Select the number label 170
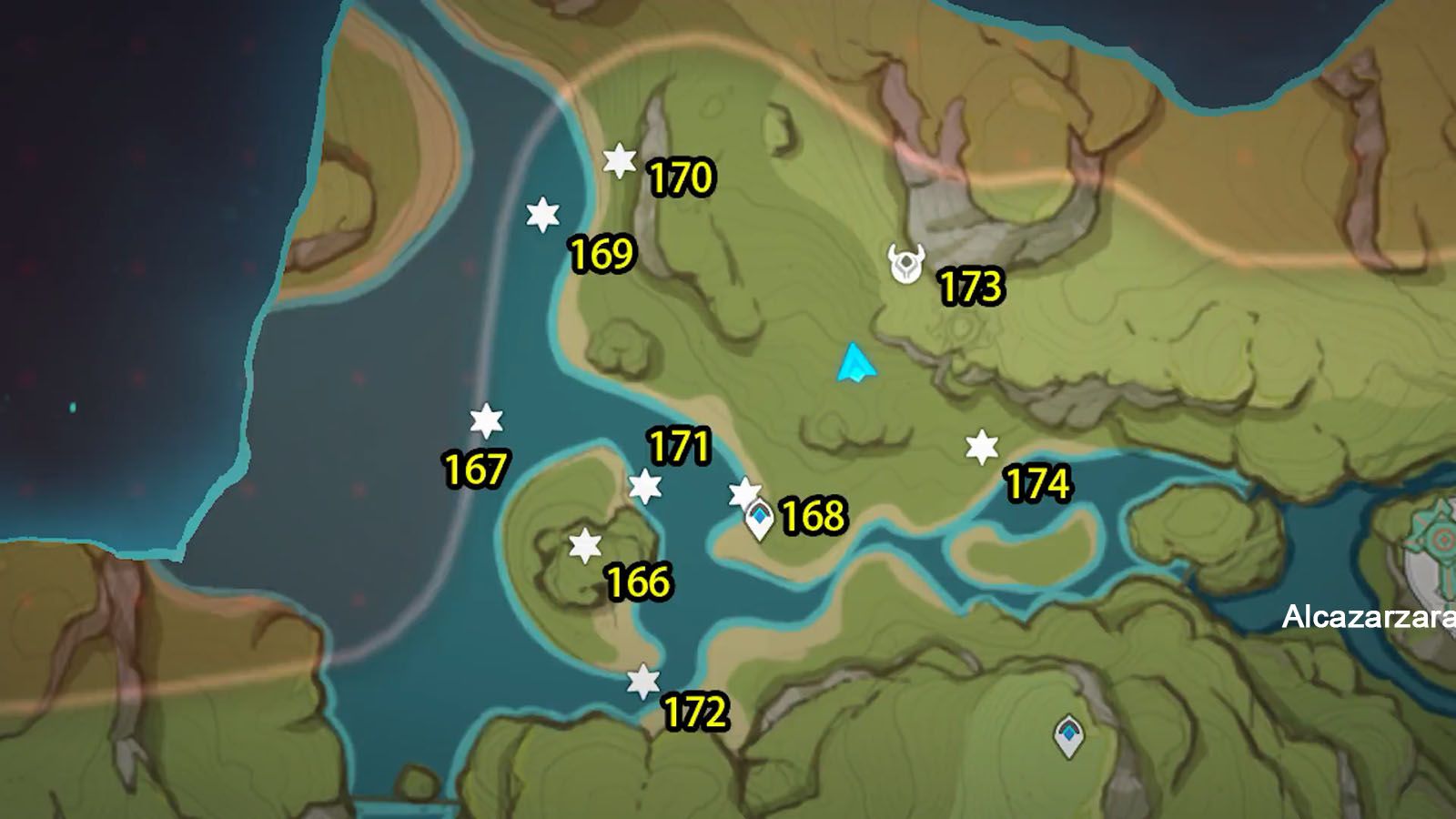The width and height of the screenshot is (1456, 819). click(683, 176)
